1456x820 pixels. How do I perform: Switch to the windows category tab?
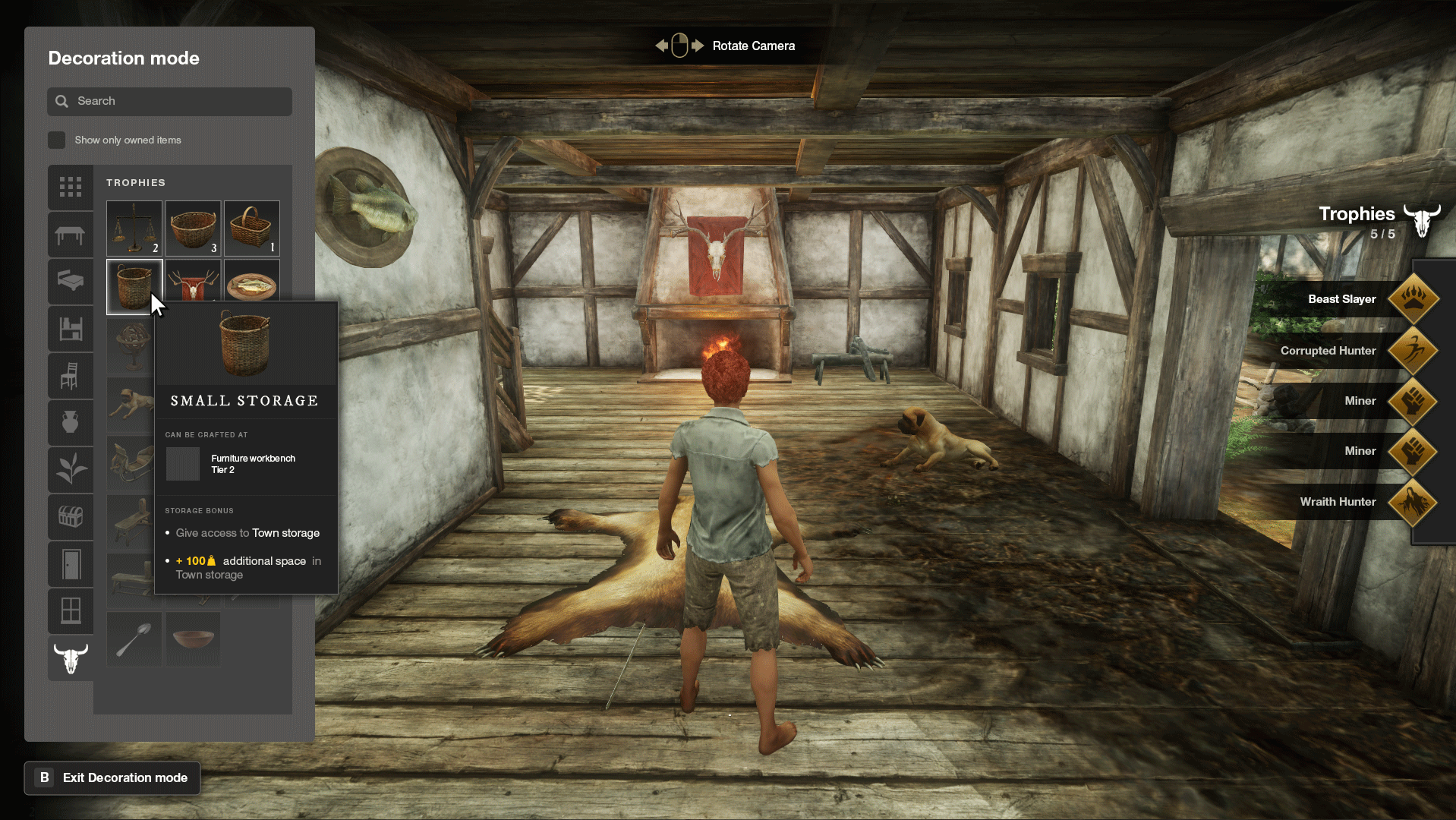coord(71,610)
